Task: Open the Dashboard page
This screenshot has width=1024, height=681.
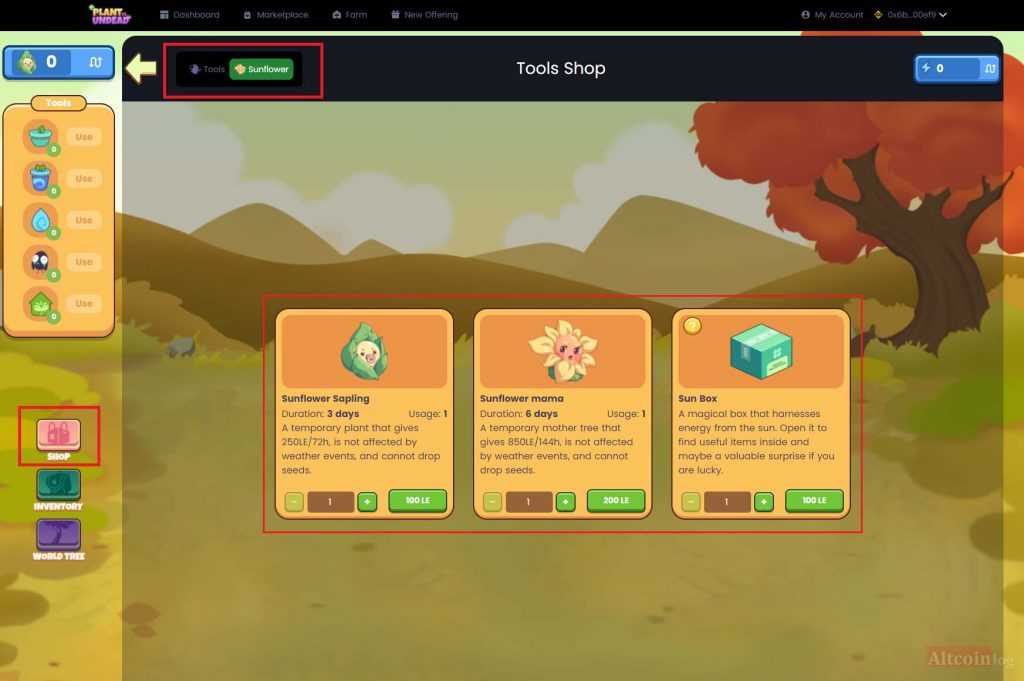Action: 189,15
